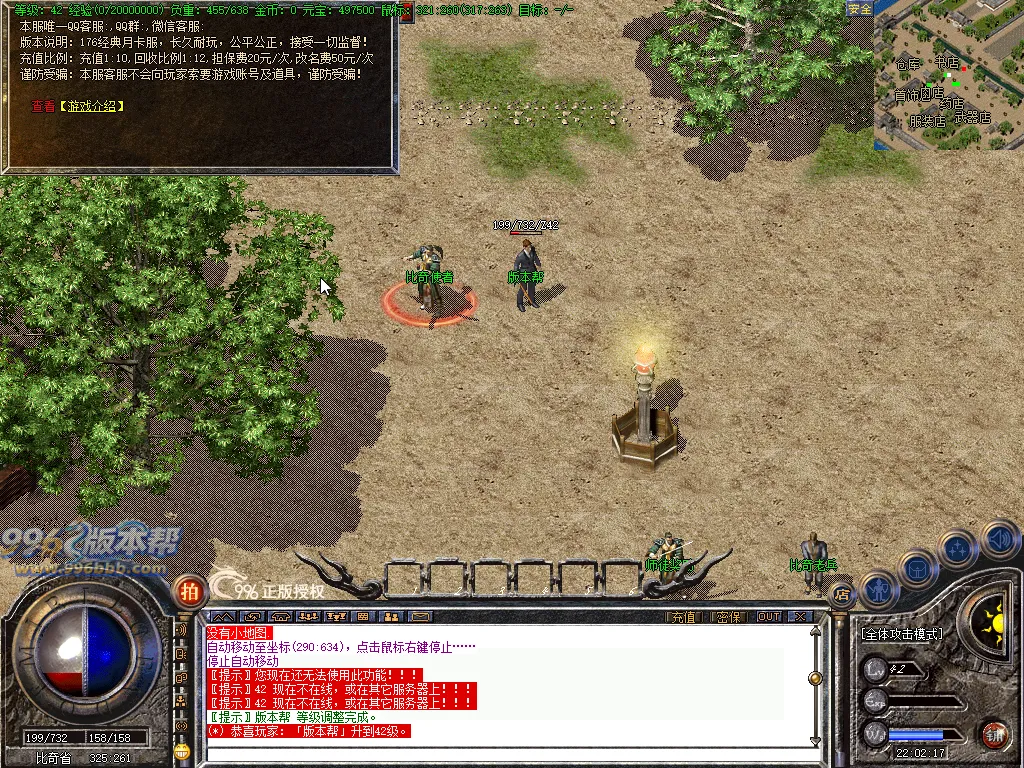Click the 充值 recharge button
This screenshot has width=1024, height=768.
(x=682, y=617)
